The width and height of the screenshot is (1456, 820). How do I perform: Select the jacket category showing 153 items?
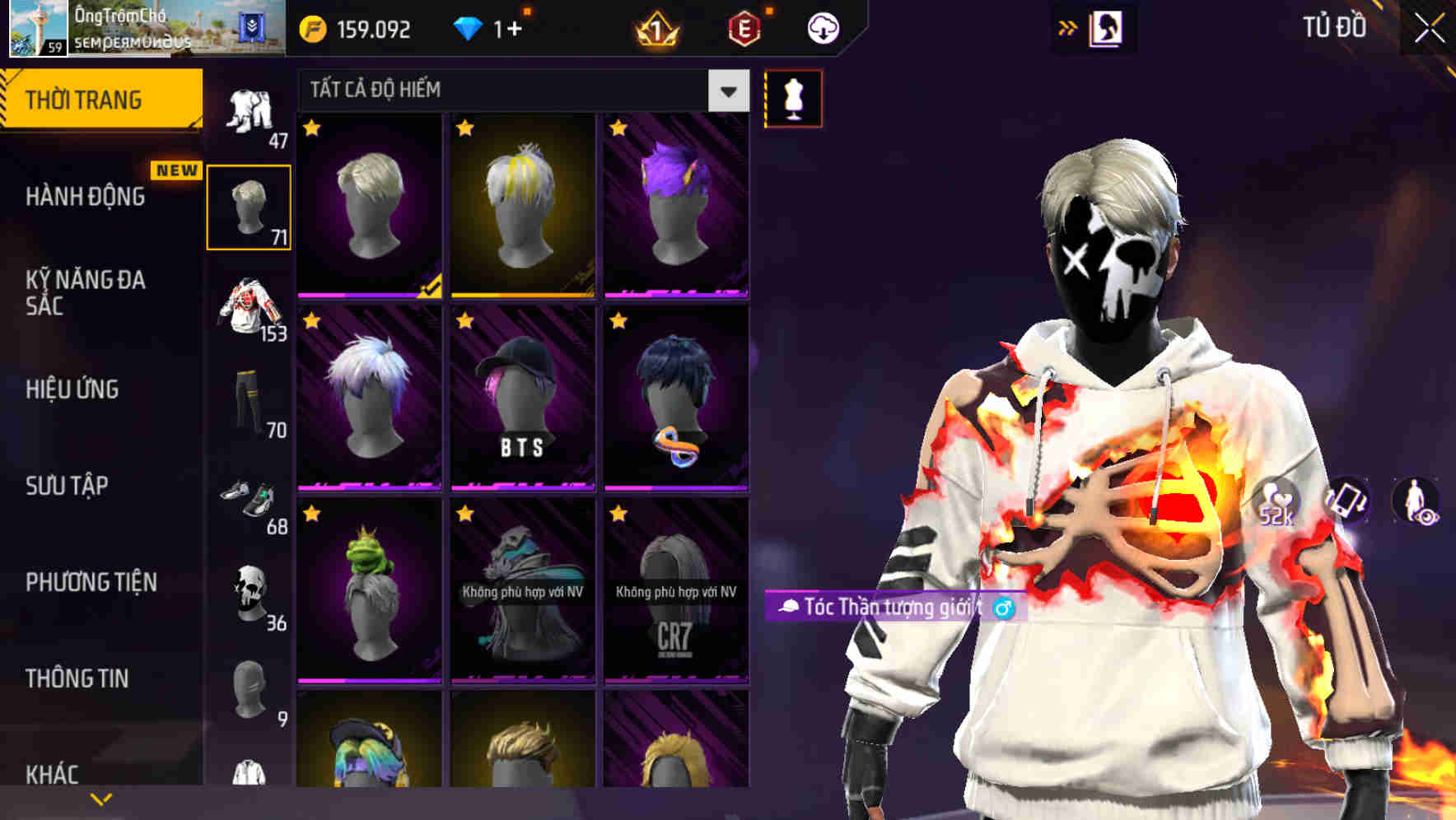coord(250,309)
